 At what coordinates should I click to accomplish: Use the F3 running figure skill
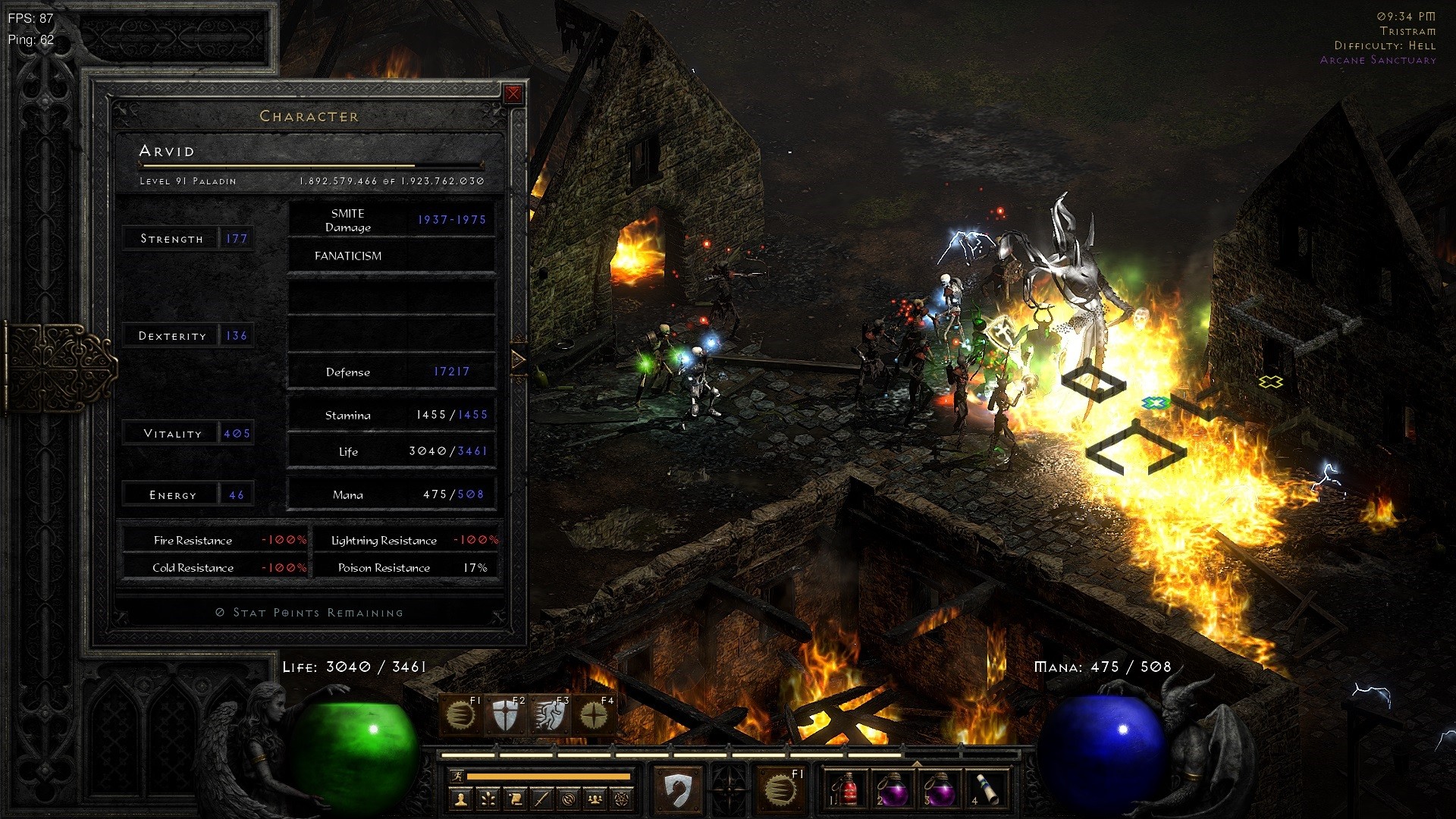point(549,715)
